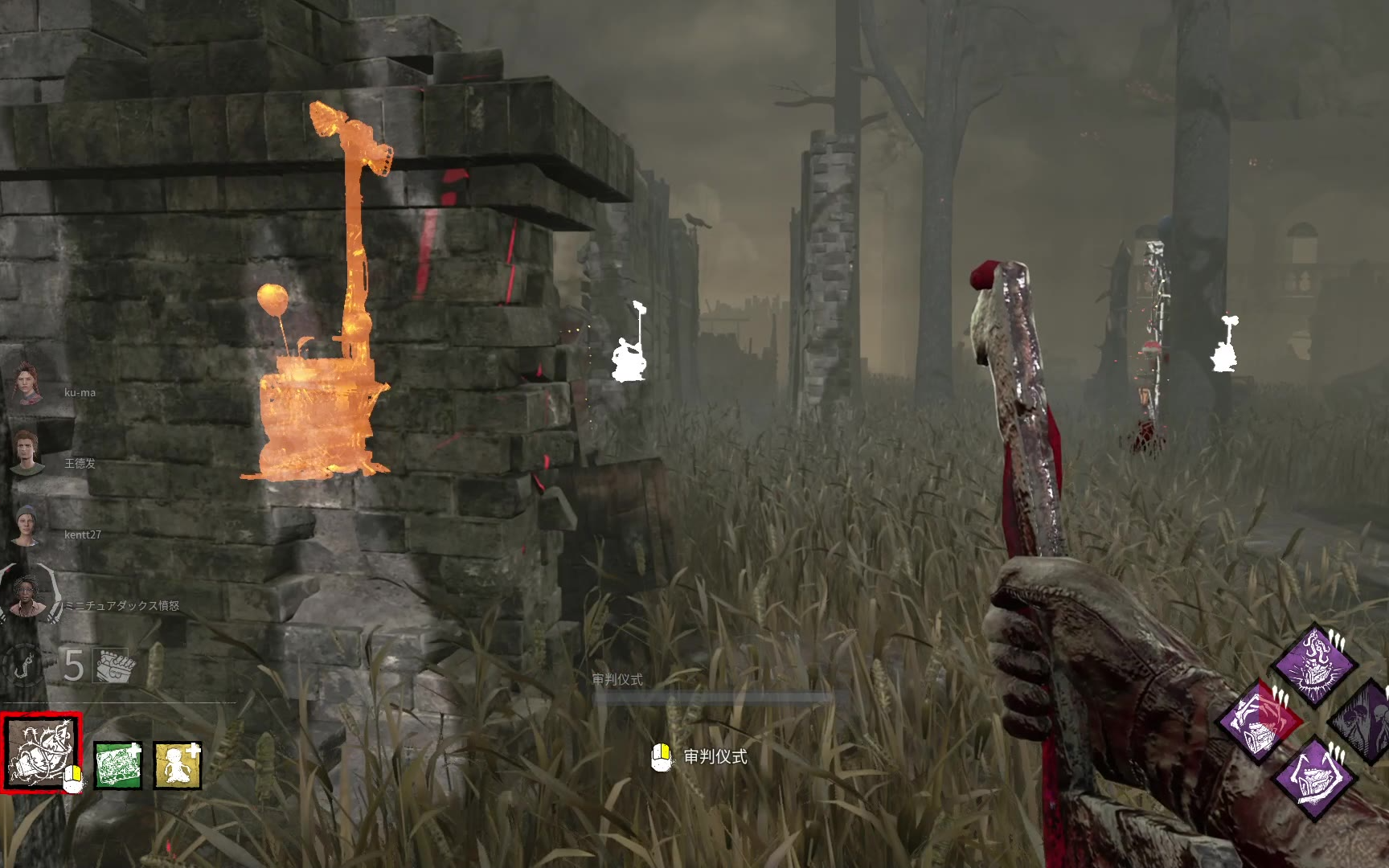The height and width of the screenshot is (868, 1389).
Task: Select survivor 王德发's portrait
Action: click(30, 455)
